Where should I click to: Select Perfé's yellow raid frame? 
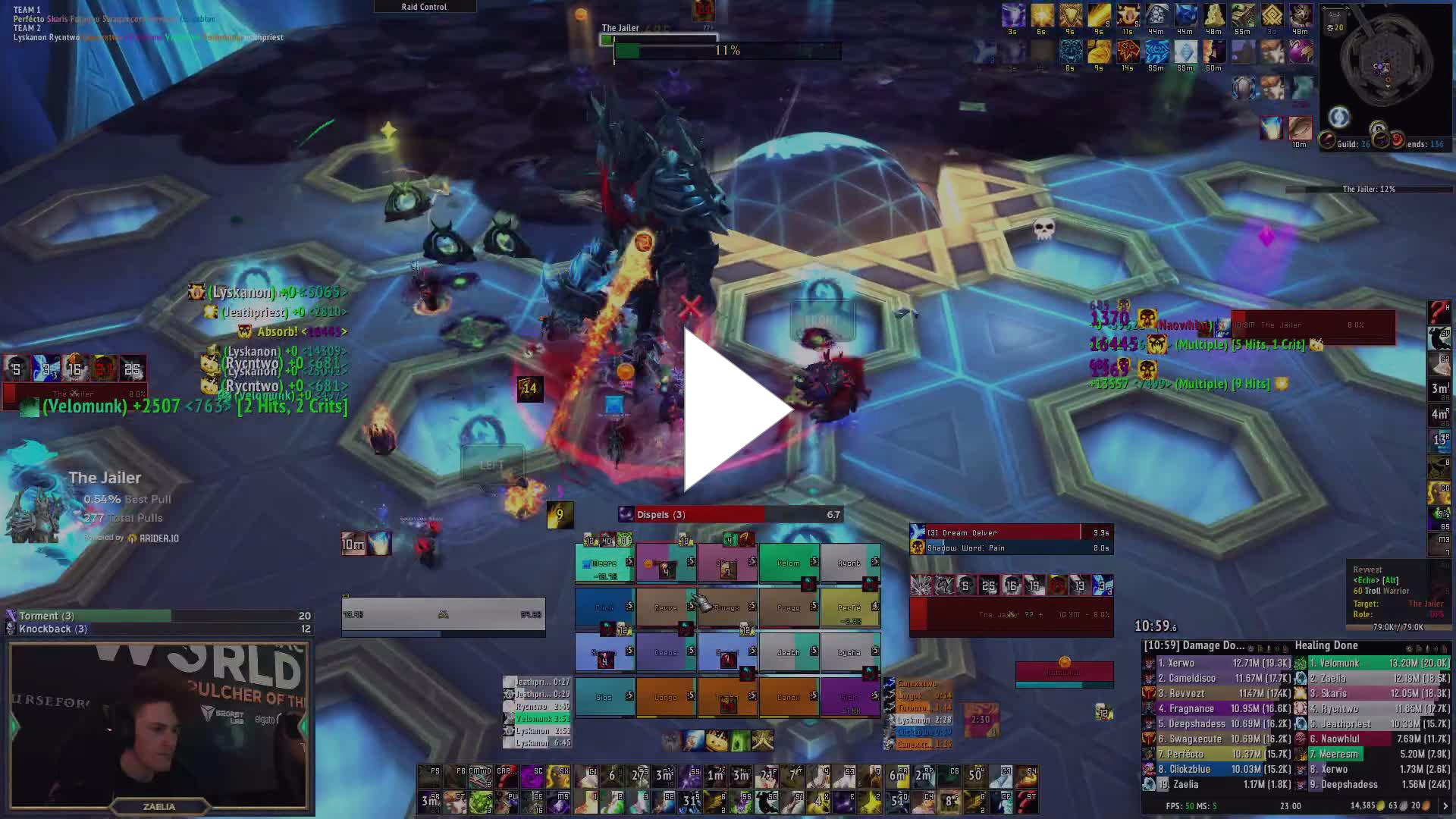[x=850, y=607]
